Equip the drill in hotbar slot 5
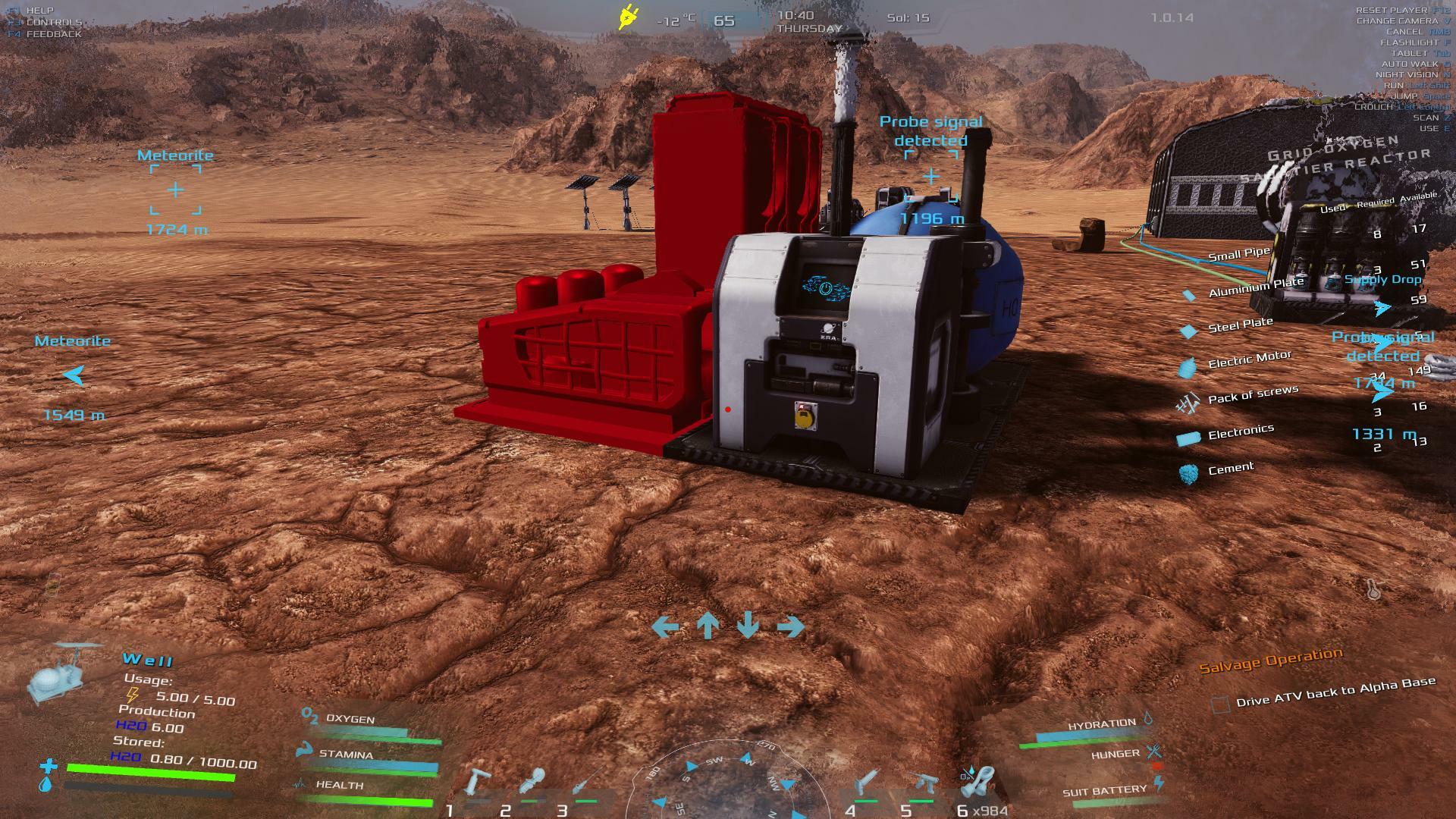 tap(922, 783)
